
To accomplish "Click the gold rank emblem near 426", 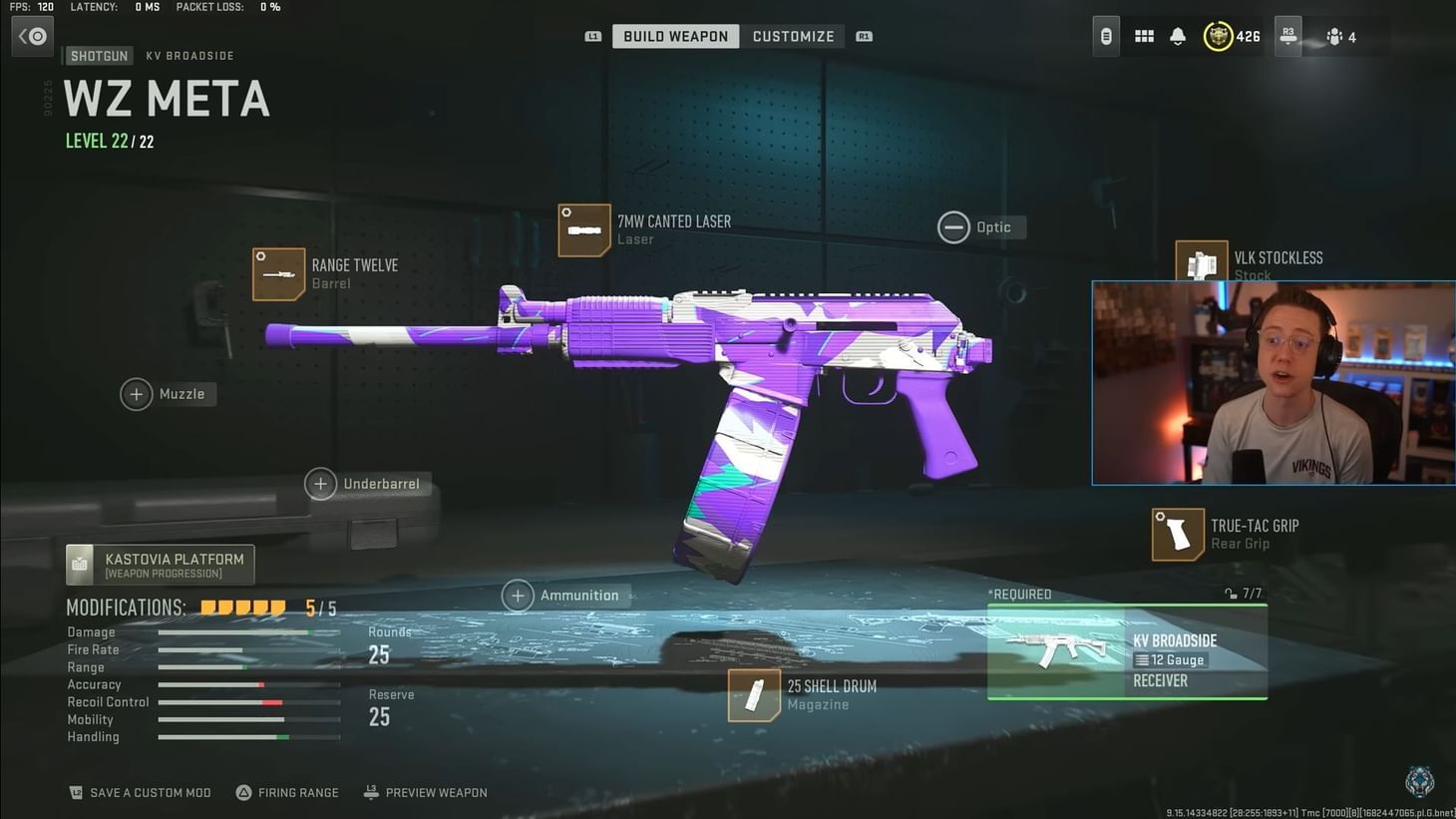I will click(1219, 36).
